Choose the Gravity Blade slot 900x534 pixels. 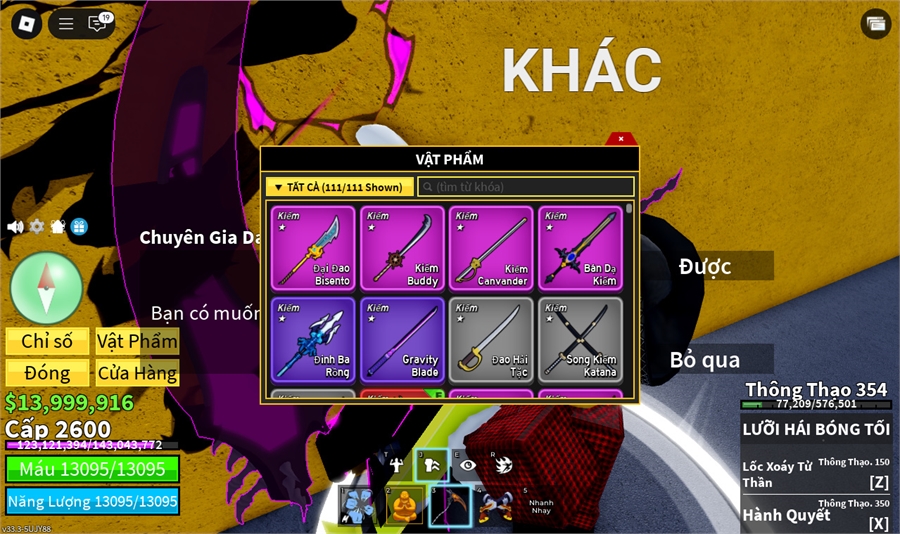tap(402, 339)
